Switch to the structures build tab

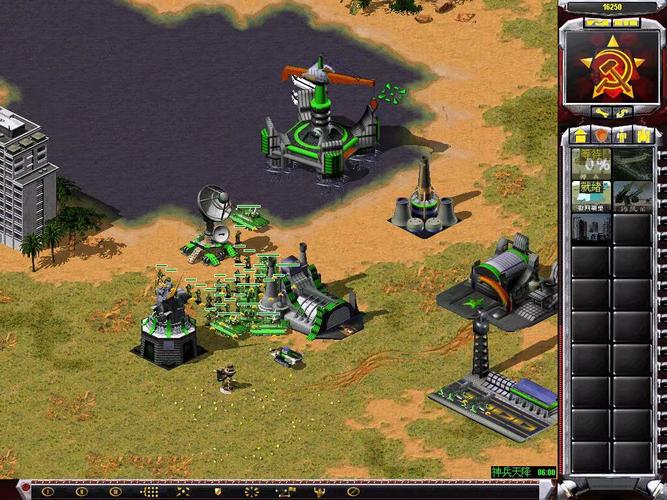point(580,135)
